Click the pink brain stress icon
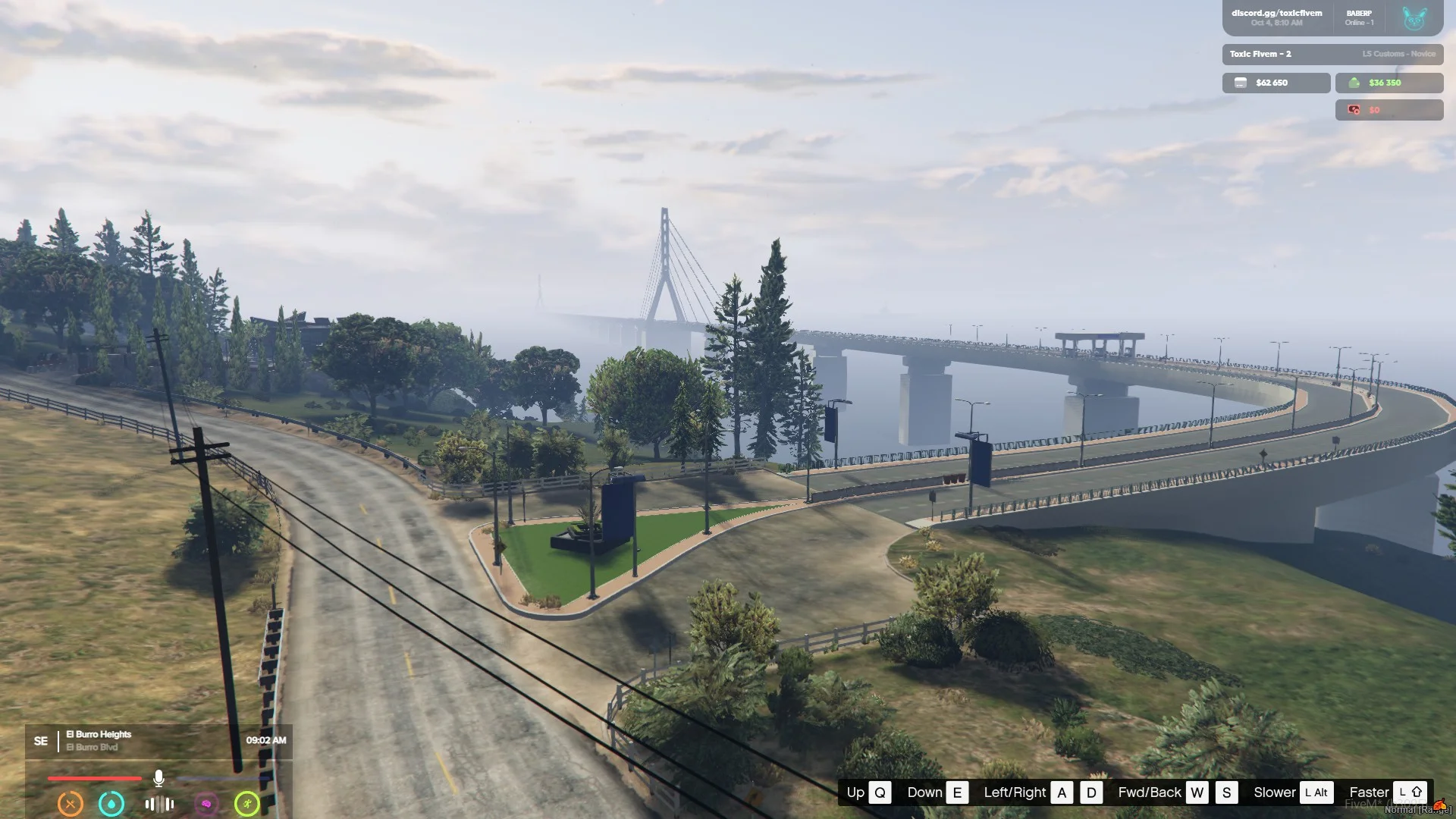 [206, 803]
